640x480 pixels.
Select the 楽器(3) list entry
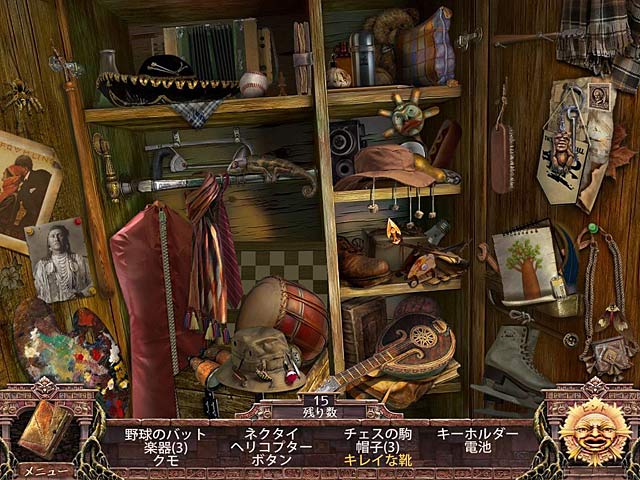point(165,447)
